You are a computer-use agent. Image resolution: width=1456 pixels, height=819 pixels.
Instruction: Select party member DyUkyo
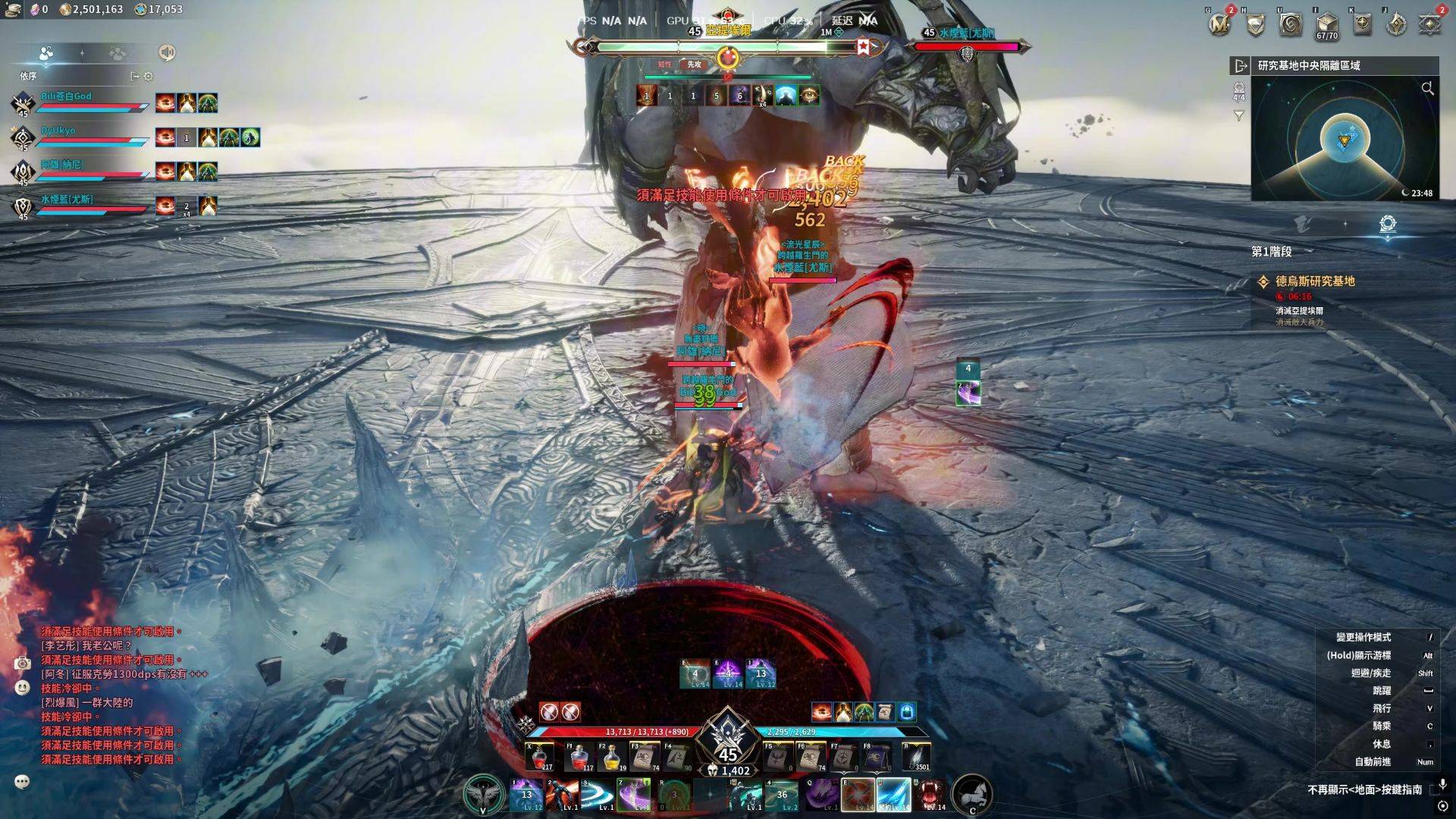tap(58, 131)
